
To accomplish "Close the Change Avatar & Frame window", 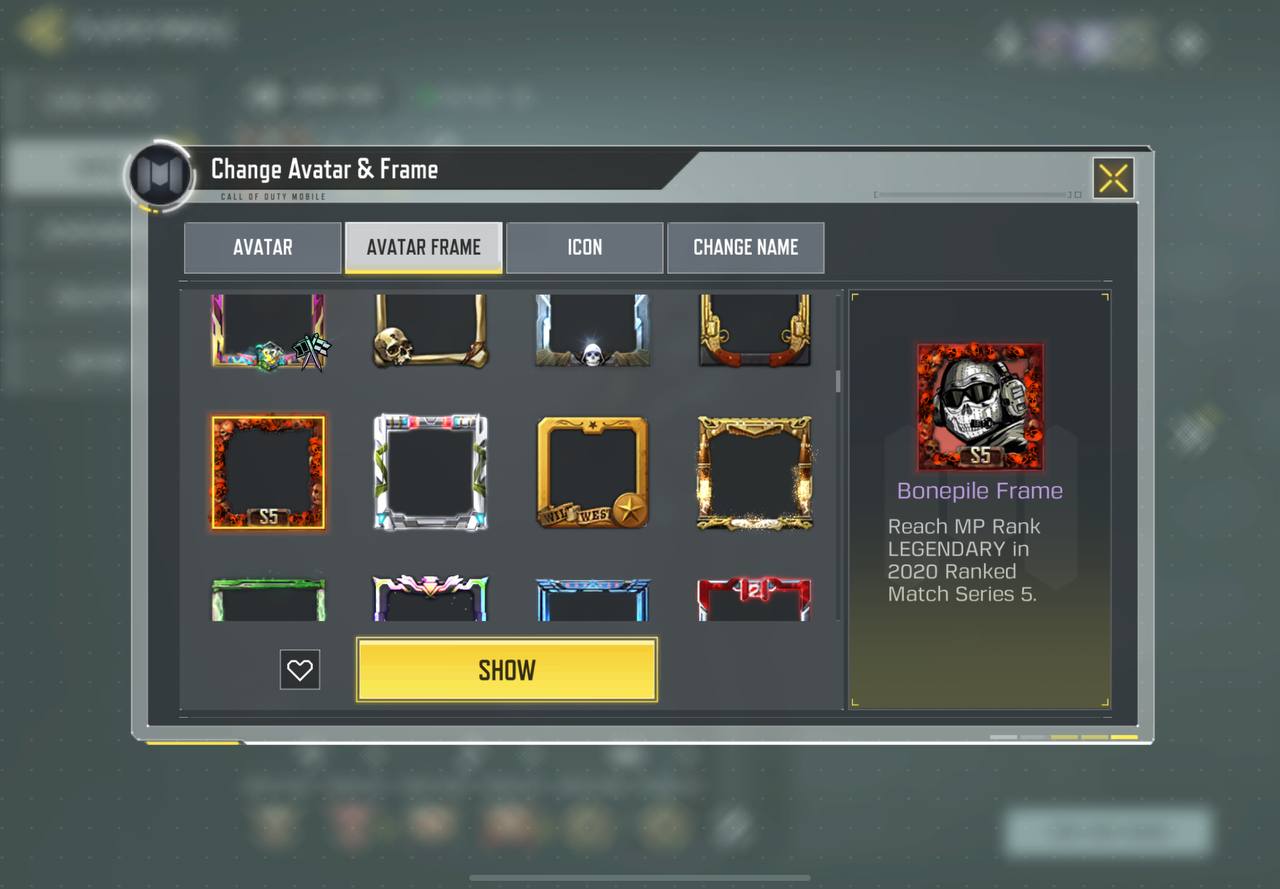I will 1113,178.
